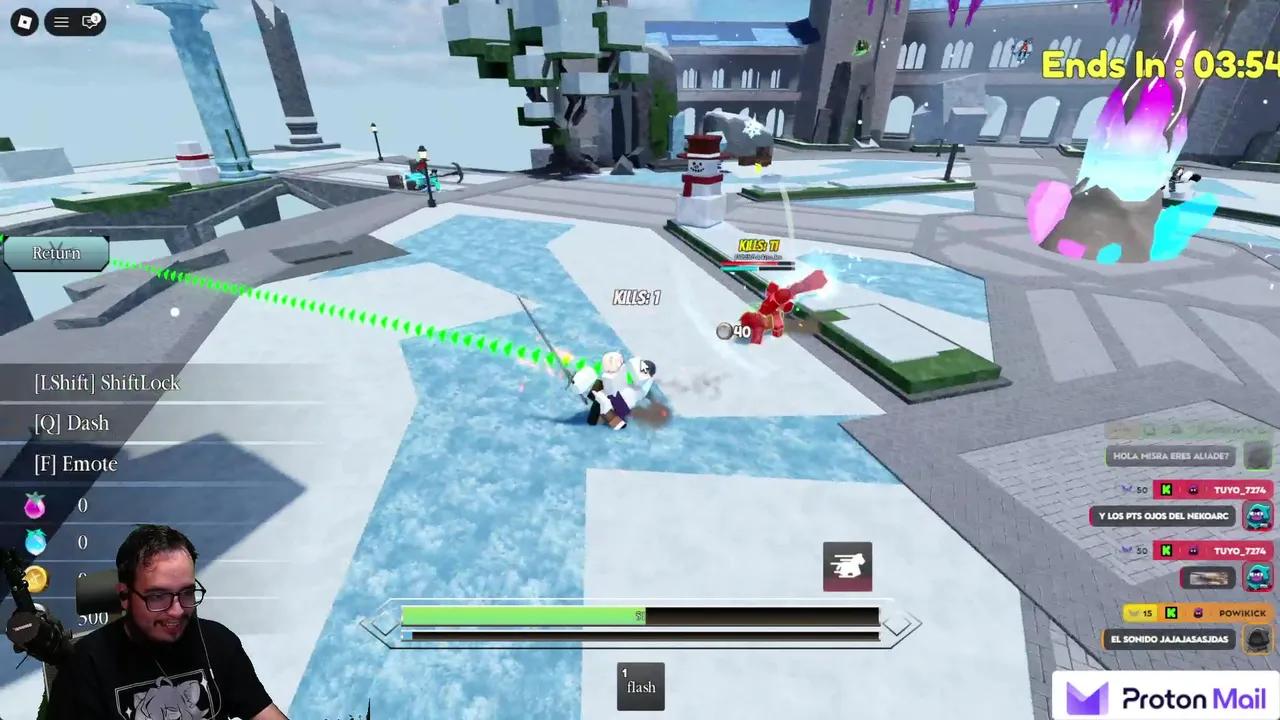Toggle the chat bubble icon
1280x720 pixels.
coord(90,21)
